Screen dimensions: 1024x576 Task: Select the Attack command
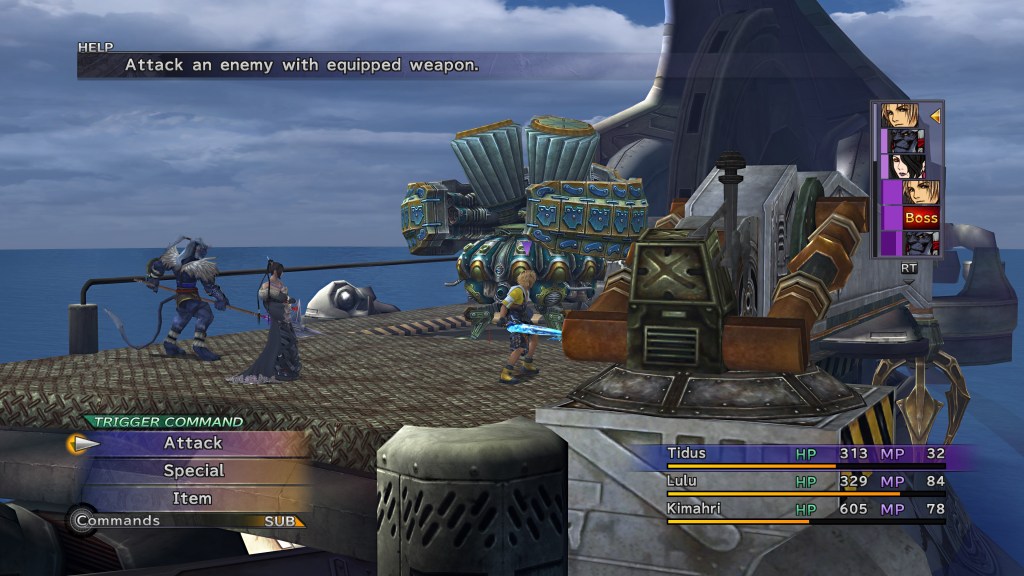click(193, 443)
